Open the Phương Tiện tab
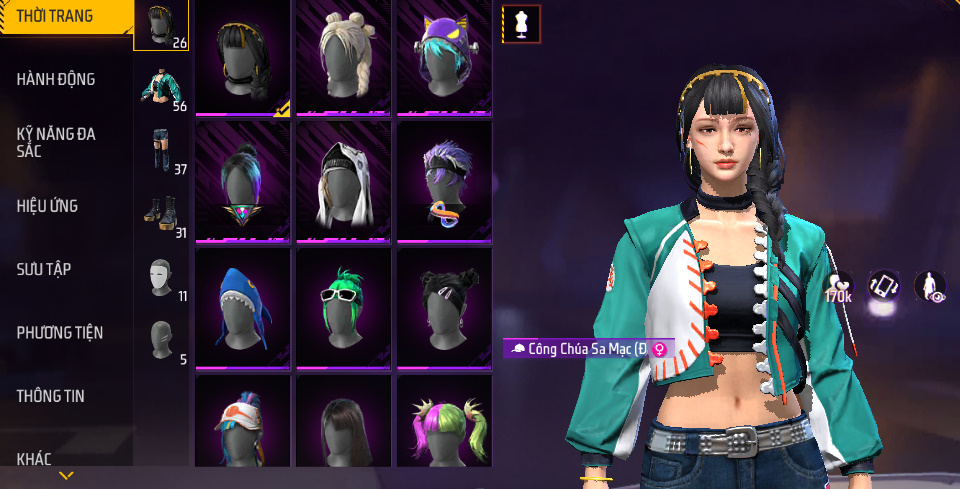The image size is (960, 489). [60, 332]
